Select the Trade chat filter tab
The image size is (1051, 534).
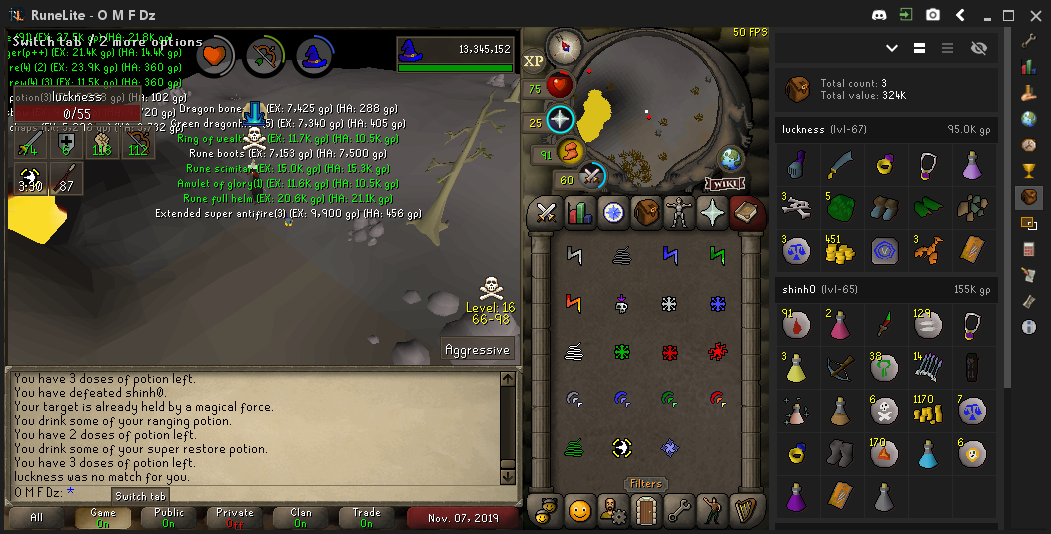click(366, 517)
